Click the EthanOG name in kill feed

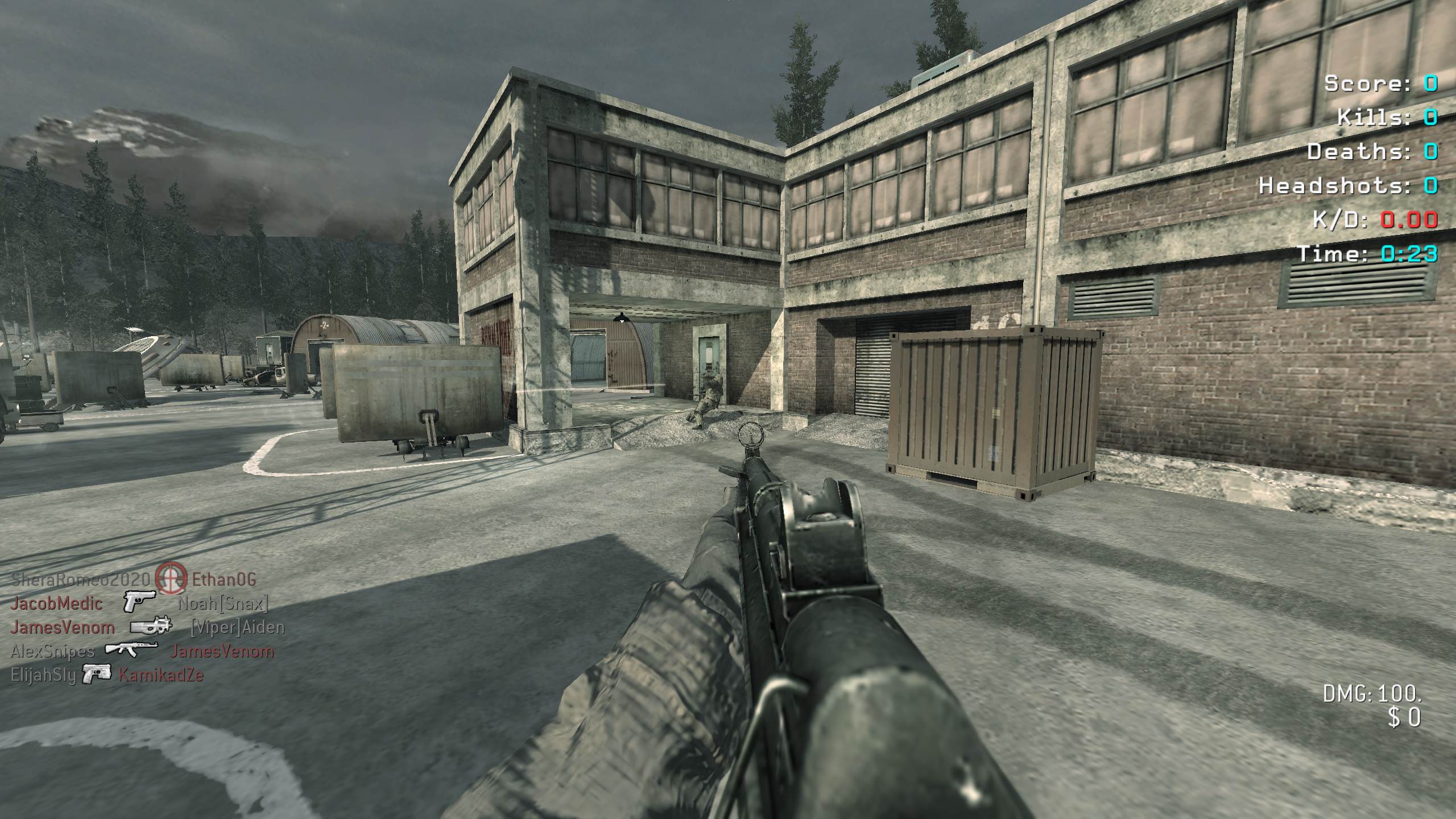point(224,580)
